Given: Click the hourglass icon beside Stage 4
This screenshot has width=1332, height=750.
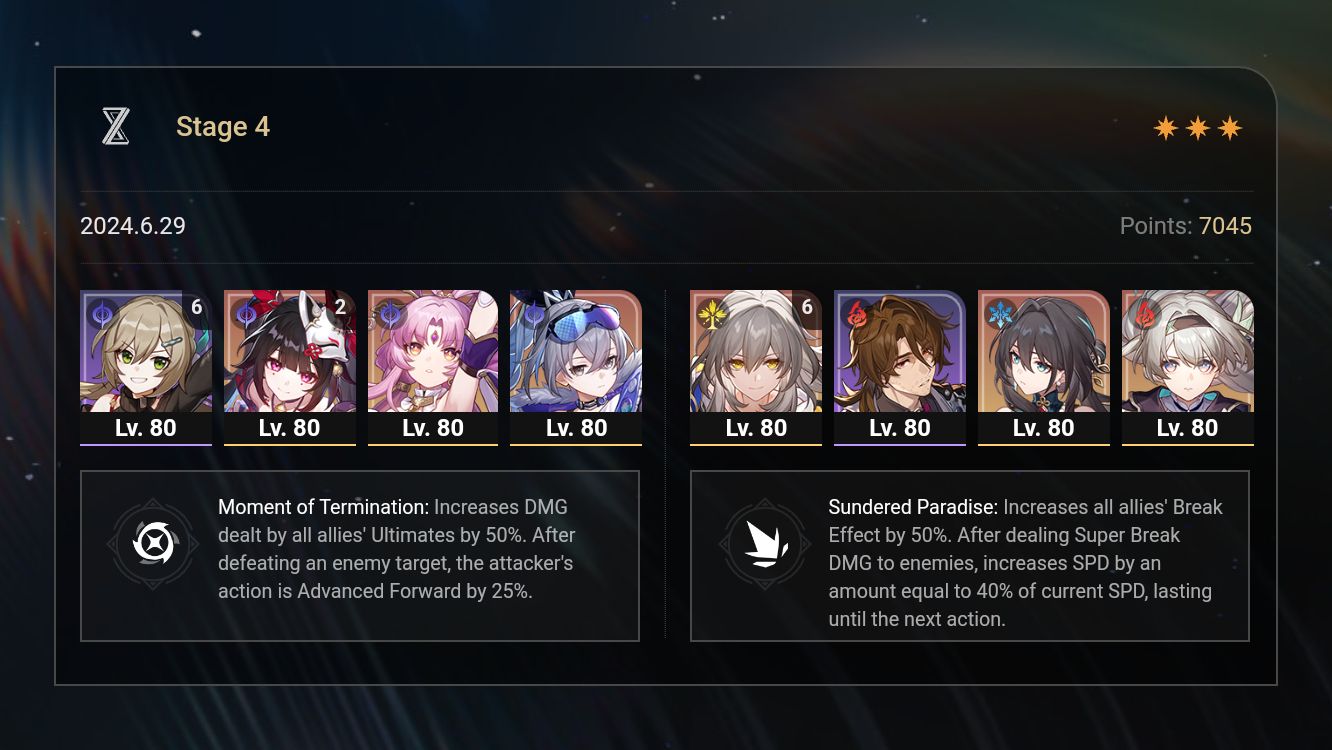Looking at the screenshot, I should [x=115, y=127].
